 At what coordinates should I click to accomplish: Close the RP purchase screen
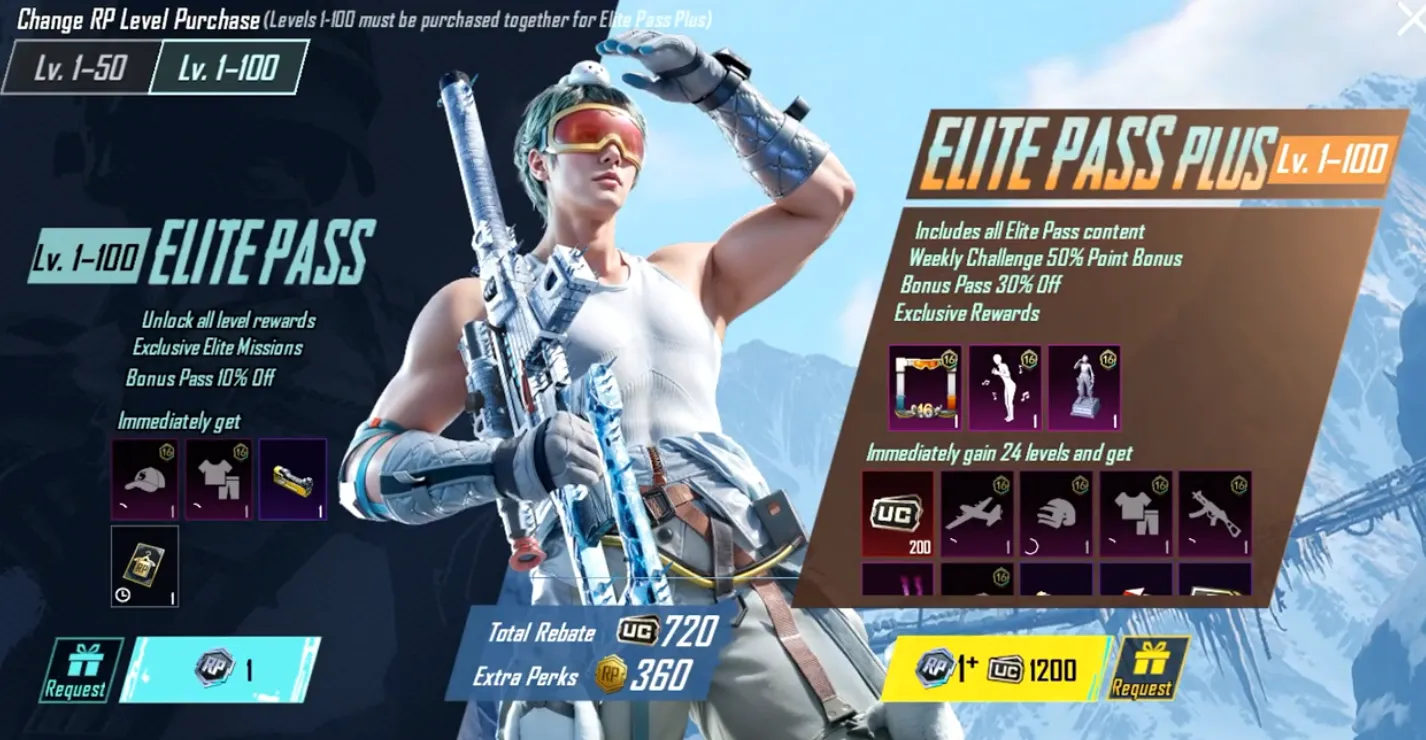coord(1410,18)
